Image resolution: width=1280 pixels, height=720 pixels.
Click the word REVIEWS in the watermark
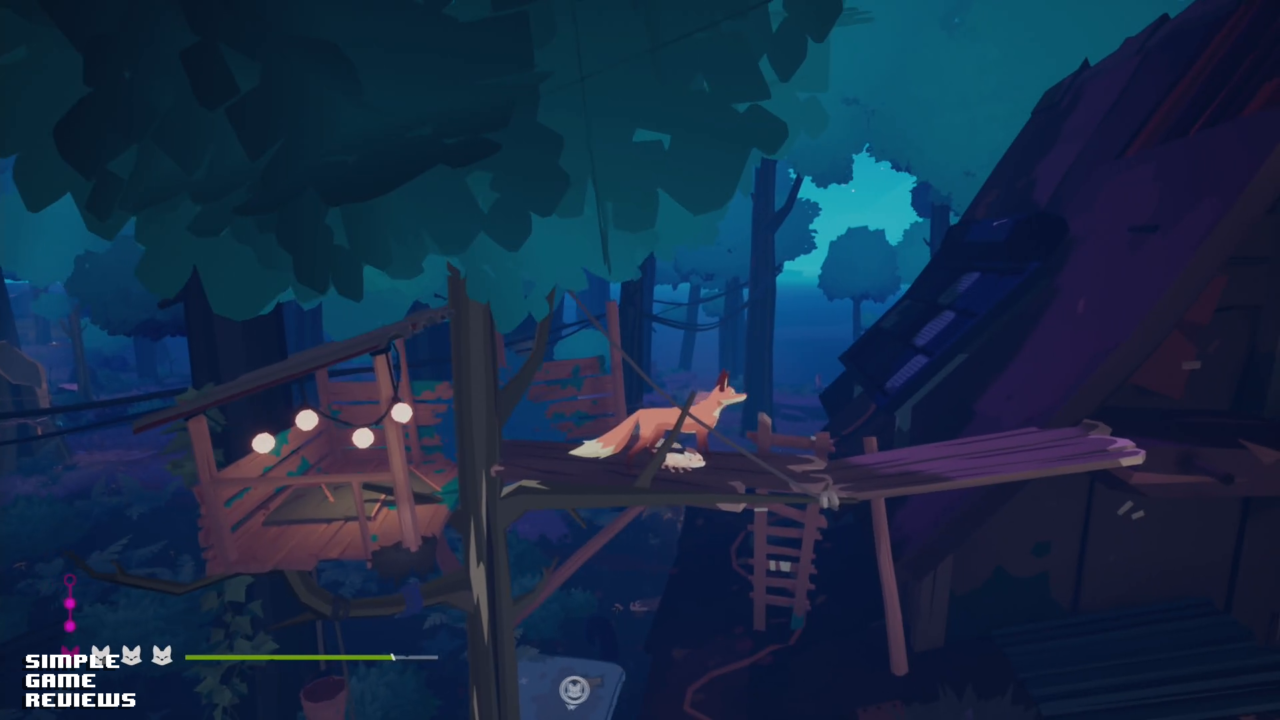(80, 700)
